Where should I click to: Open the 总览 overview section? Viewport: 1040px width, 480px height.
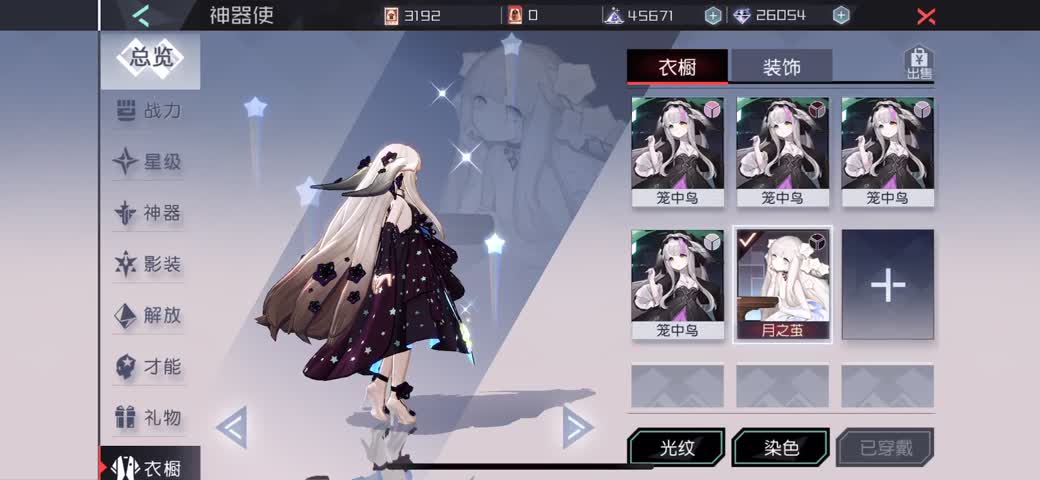(150, 58)
